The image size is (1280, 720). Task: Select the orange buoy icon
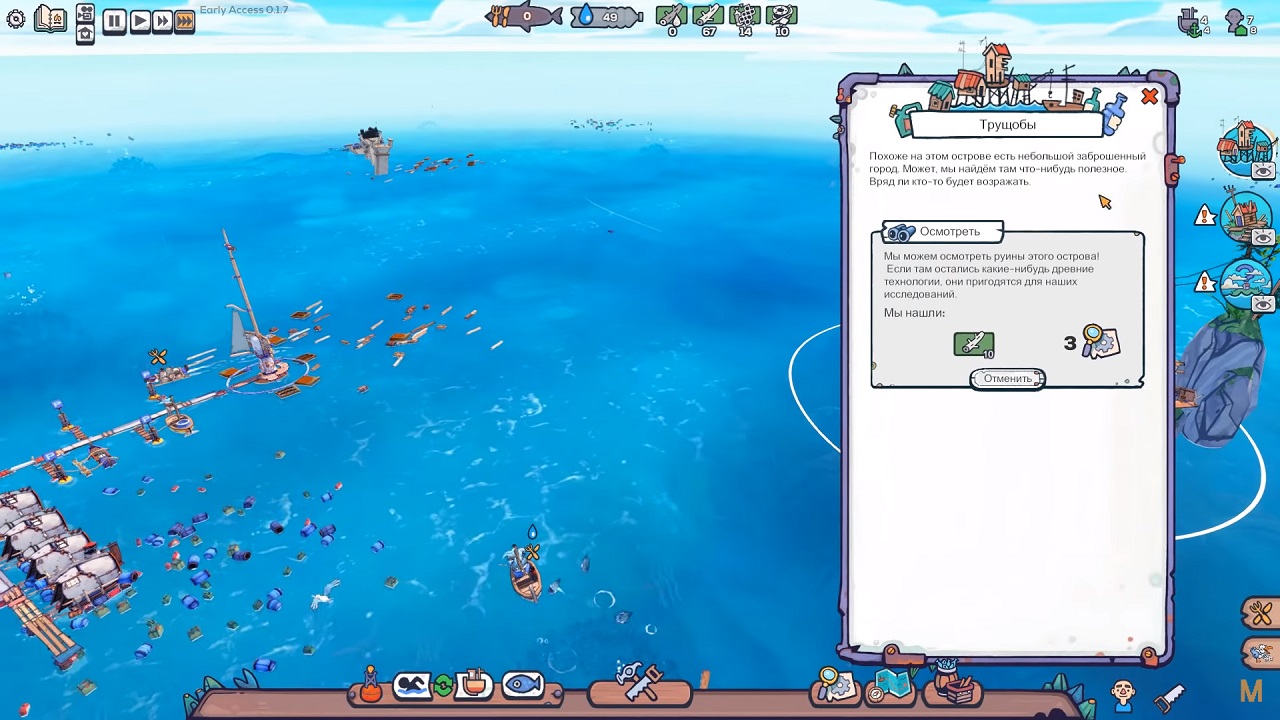(371, 685)
